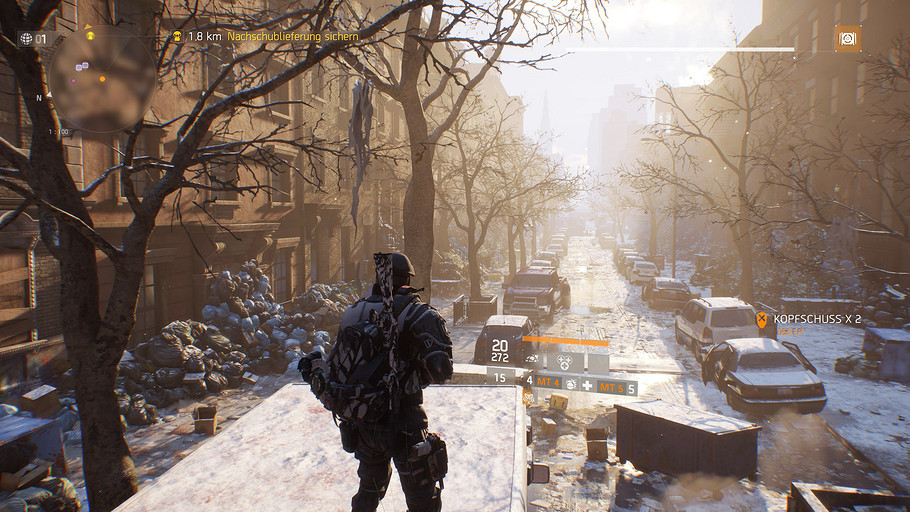This screenshot has width=910, height=512.
Task: Select the Kopfschuss x2 notification icon
Action: tap(762, 320)
